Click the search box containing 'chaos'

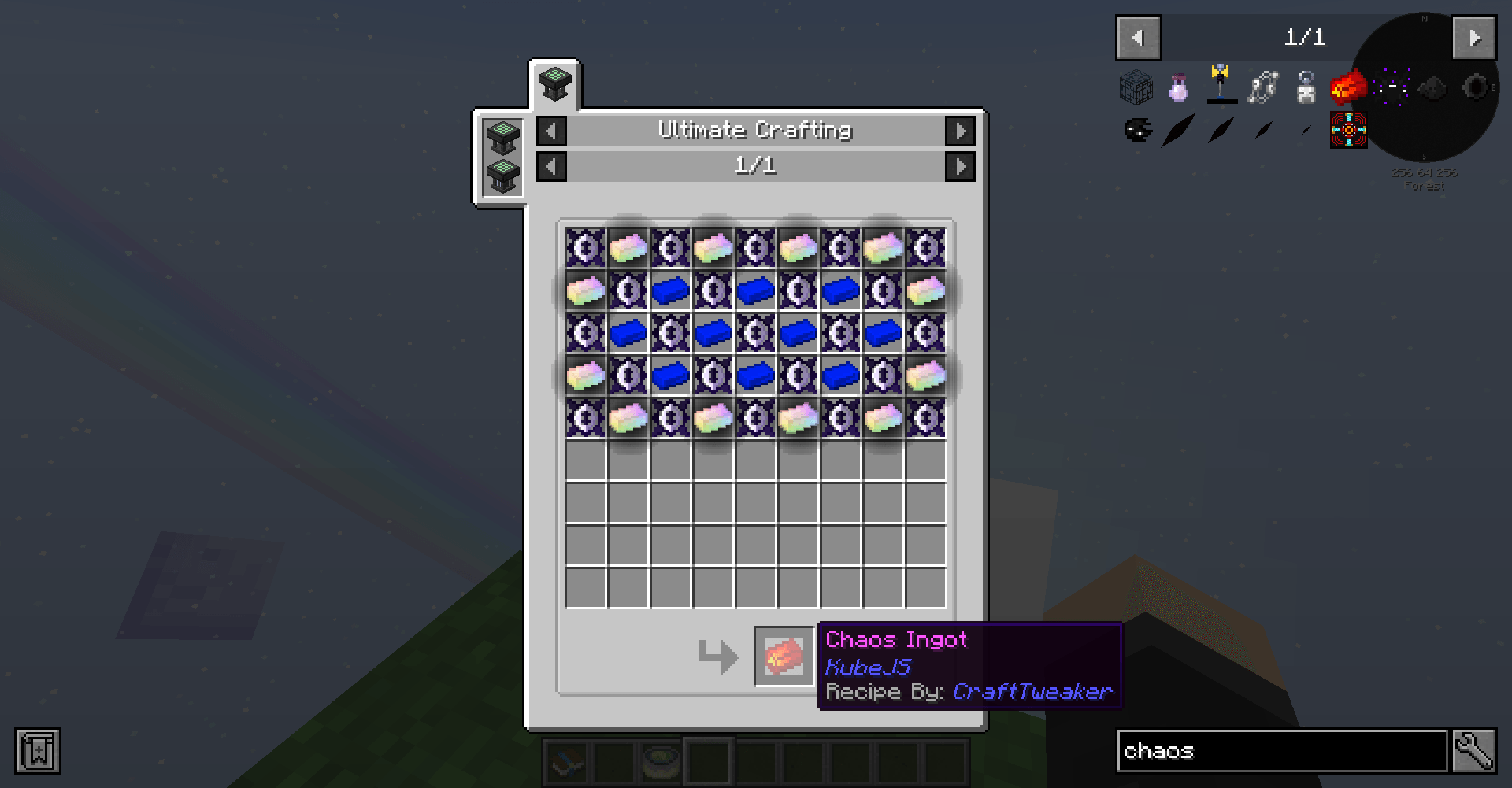1281,751
